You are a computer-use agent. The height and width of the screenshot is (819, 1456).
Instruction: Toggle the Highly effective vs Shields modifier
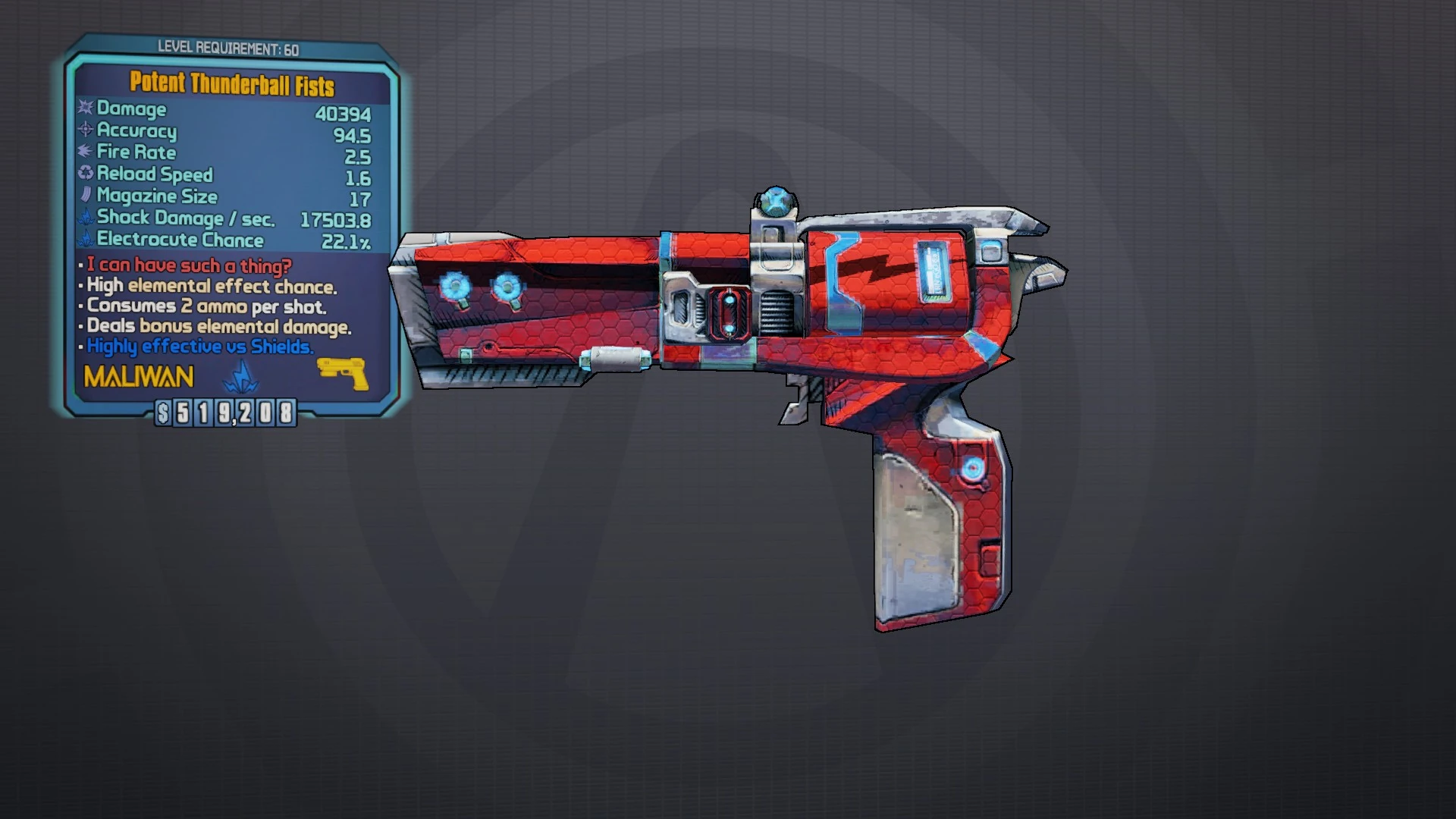(200, 347)
